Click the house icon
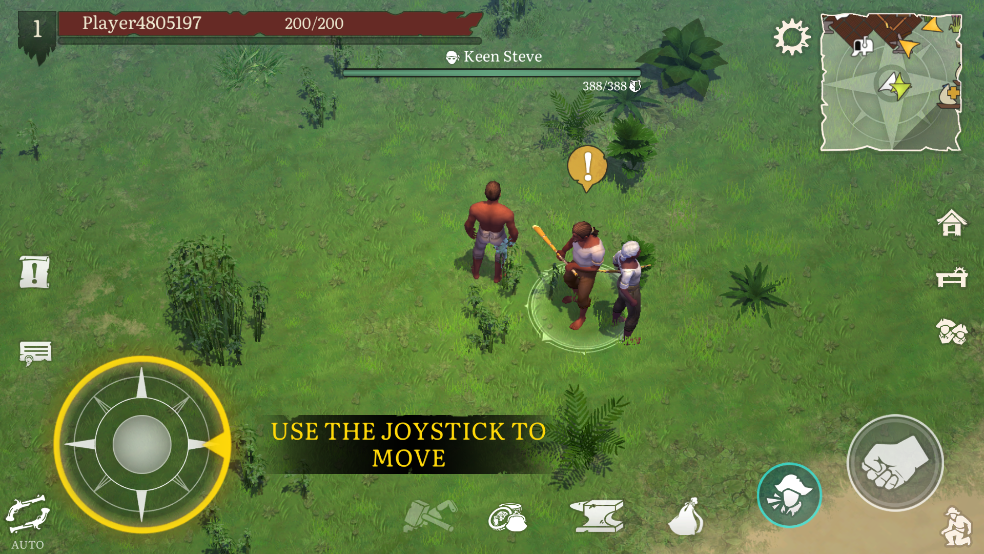The width and height of the screenshot is (984, 554). click(951, 224)
